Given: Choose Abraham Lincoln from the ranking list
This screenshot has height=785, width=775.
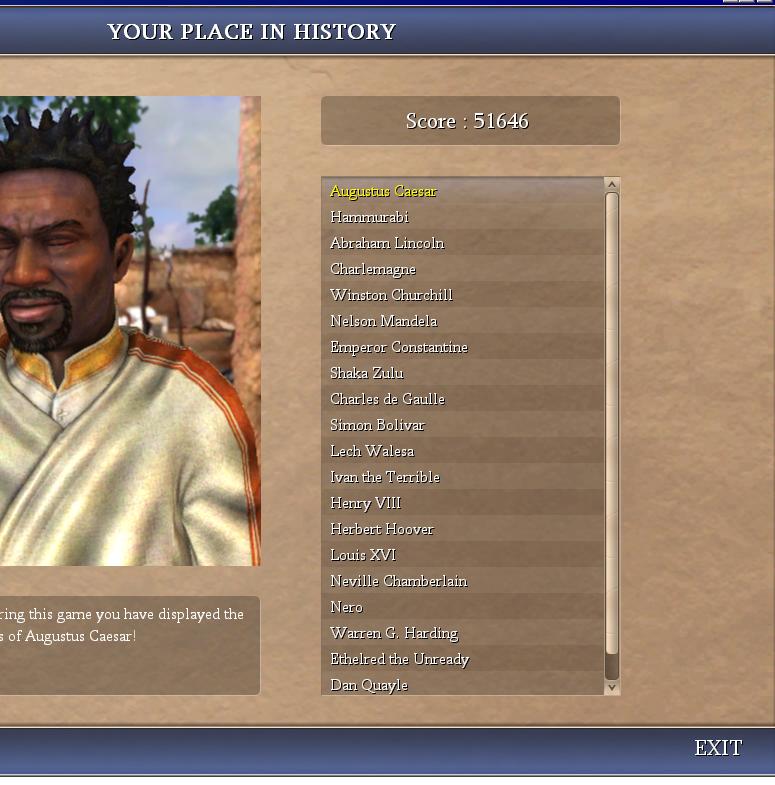Looking at the screenshot, I should [x=387, y=243].
